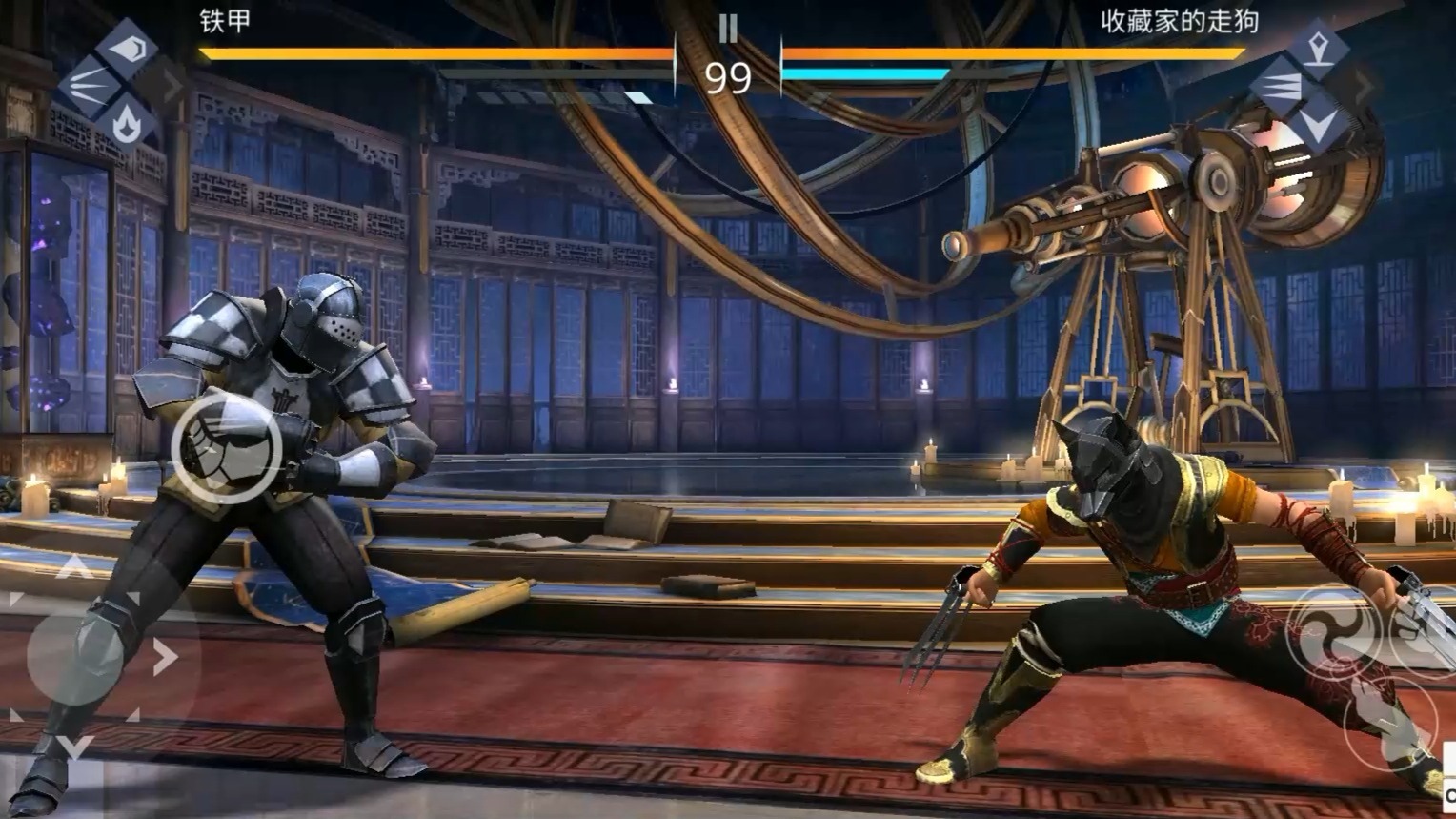
Task: Tap the enemy's downward-arrow ability icon
Action: point(1319,125)
